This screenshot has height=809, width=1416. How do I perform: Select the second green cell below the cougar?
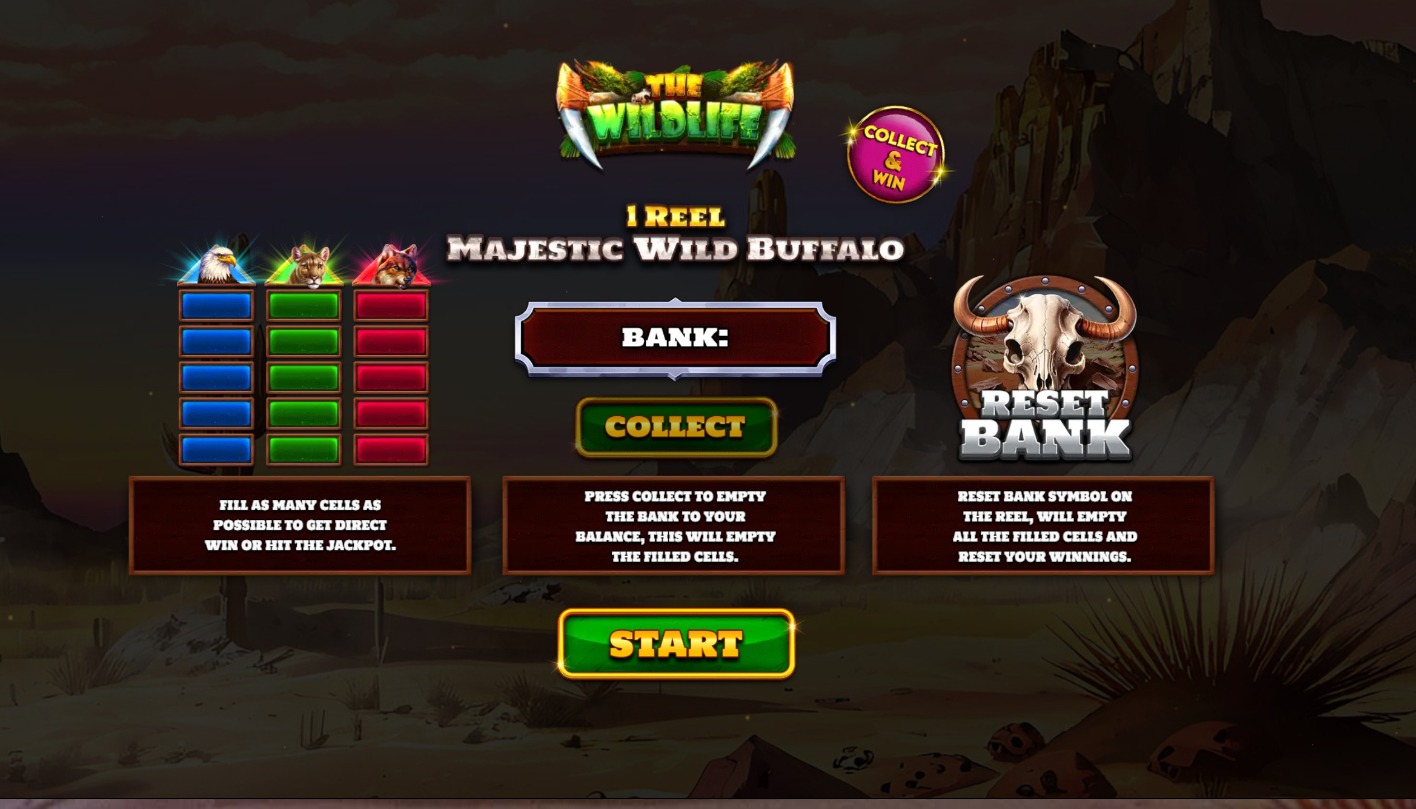(x=302, y=339)
